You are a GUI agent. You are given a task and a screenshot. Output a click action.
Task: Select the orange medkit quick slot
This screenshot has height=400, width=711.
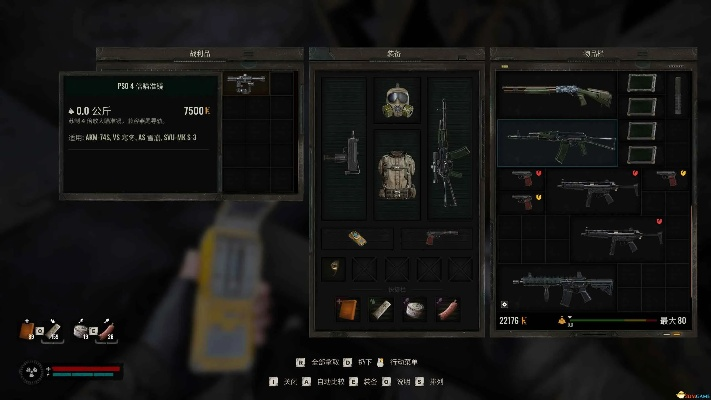(347, 308)
